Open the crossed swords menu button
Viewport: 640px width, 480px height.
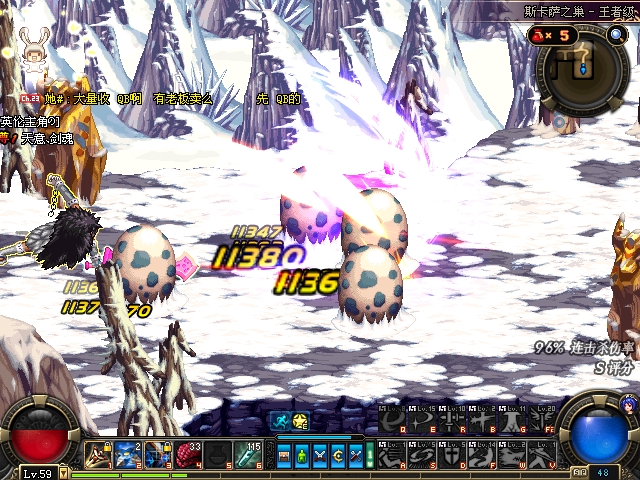[x=320, y=456]
